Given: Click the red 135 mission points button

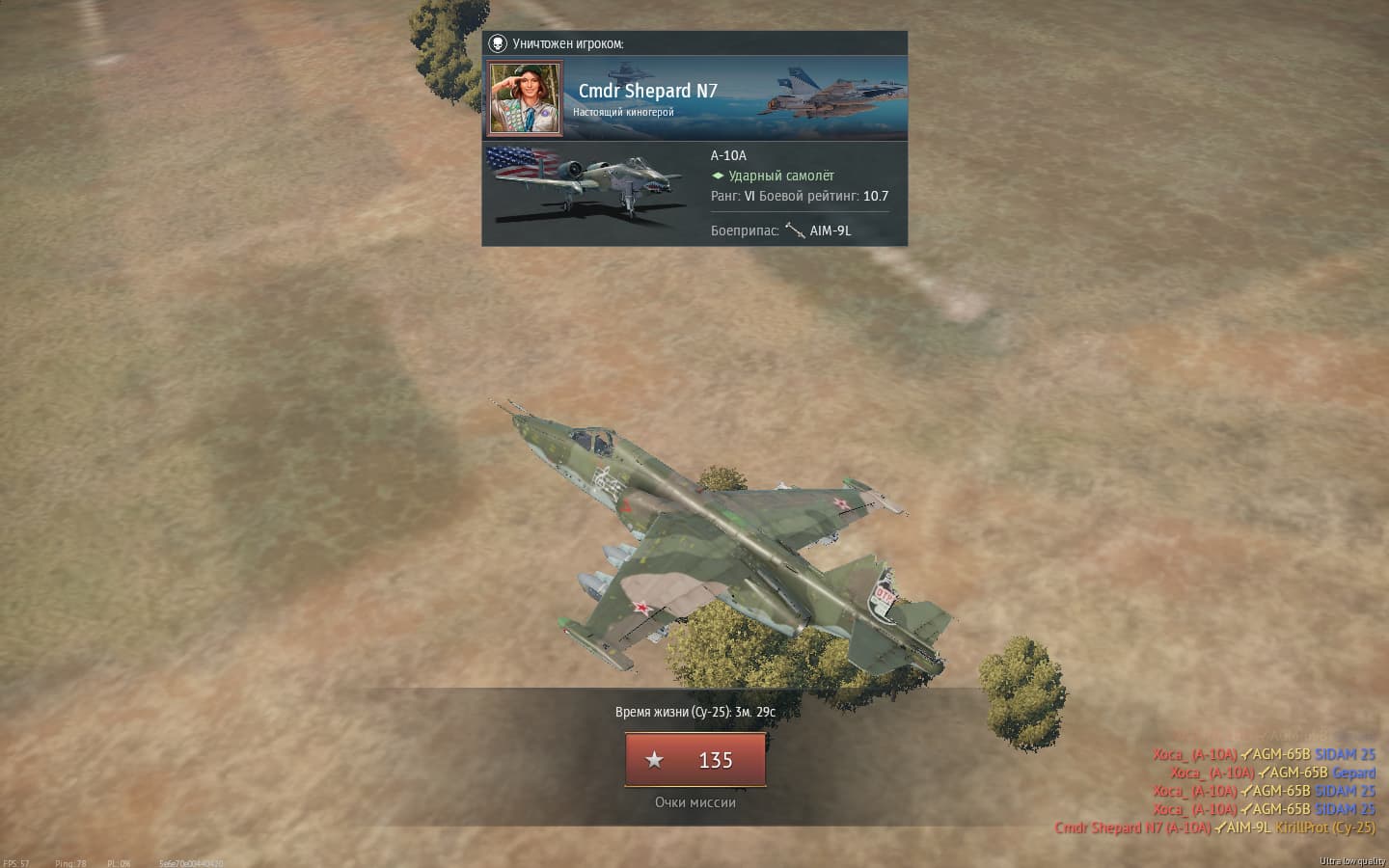Looking at the screenshot, I should pyautogui.click(x=695, y=760).
